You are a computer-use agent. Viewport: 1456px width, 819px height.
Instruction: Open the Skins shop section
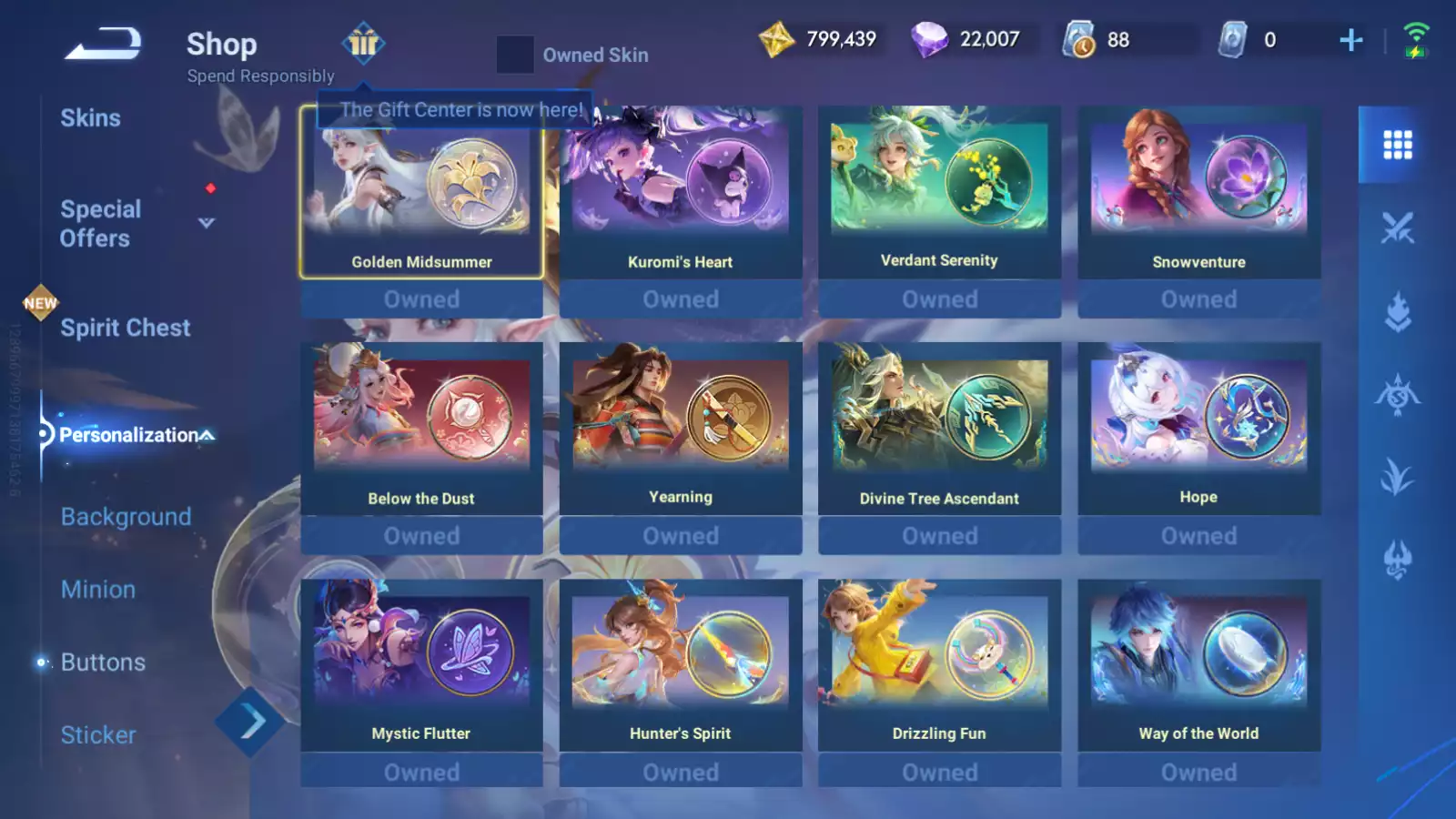point(90,118)
